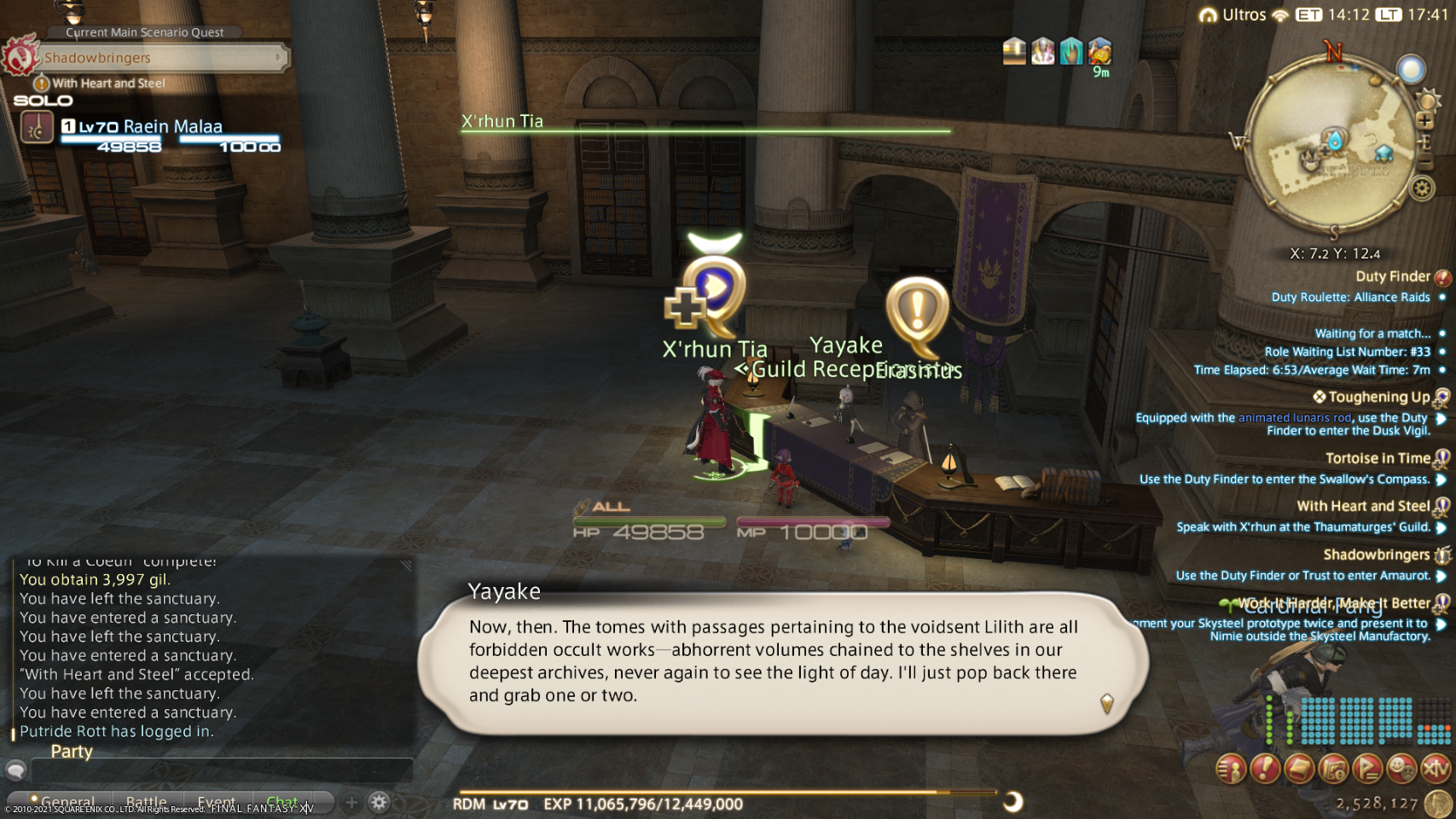Open the Social smiley faces menu

tap(1401, 770)
